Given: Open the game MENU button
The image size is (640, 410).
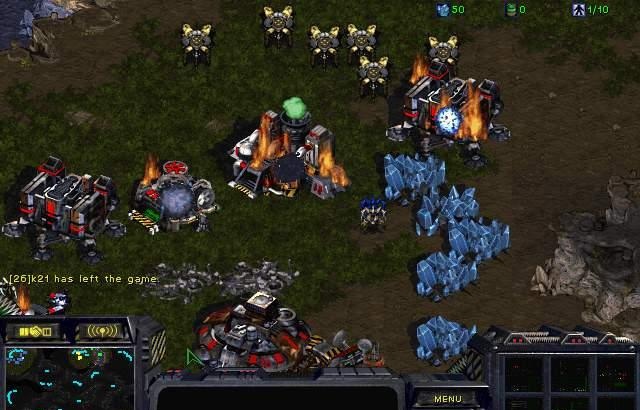Looking at the screenshot, I should click(x=447, y=398).
